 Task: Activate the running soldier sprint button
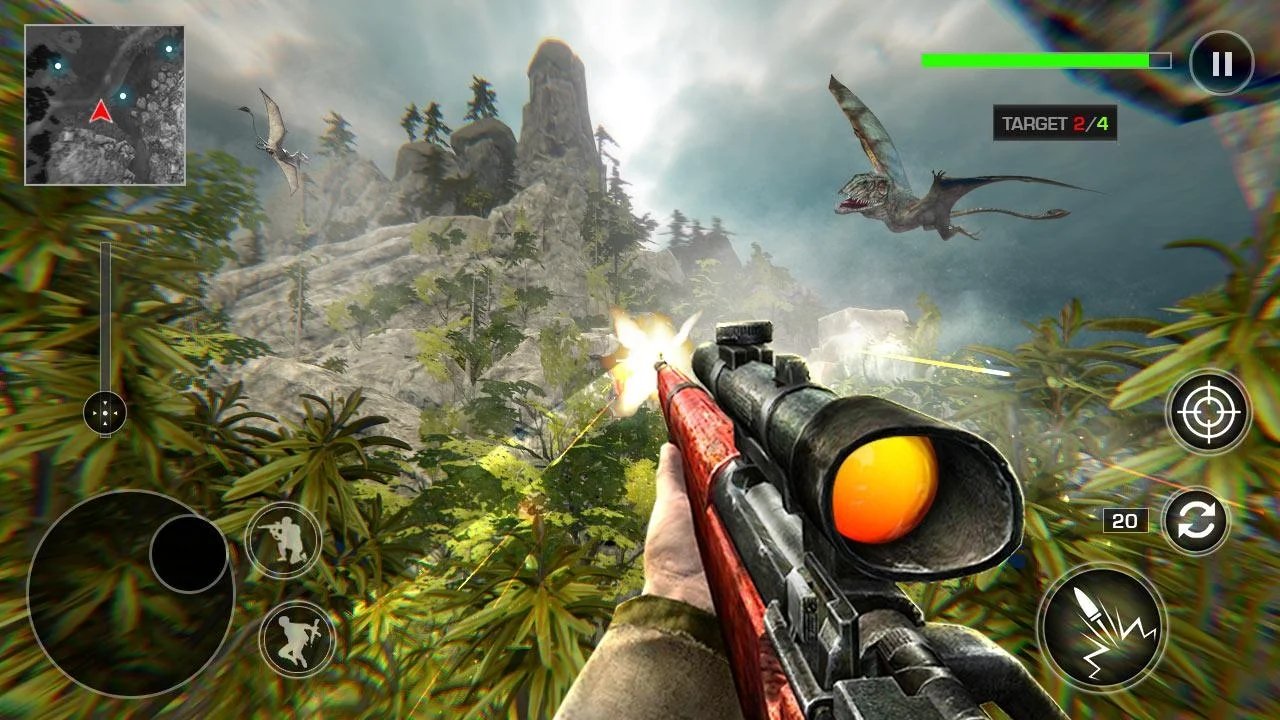(297, 639)
